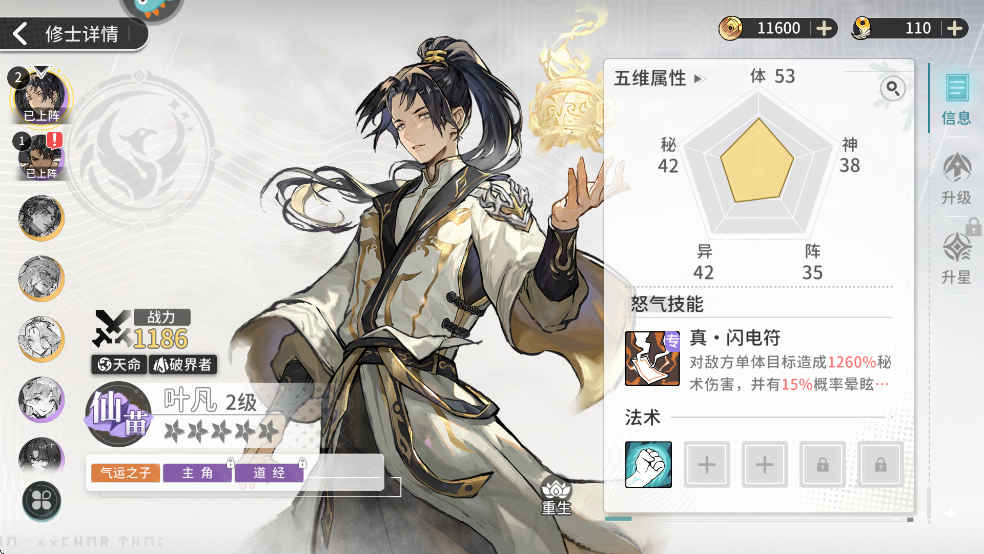Image resolution: width=984 pixels, height=554 pixels.
Task: Add more copper coins with plus button
Action: point(824,28)
